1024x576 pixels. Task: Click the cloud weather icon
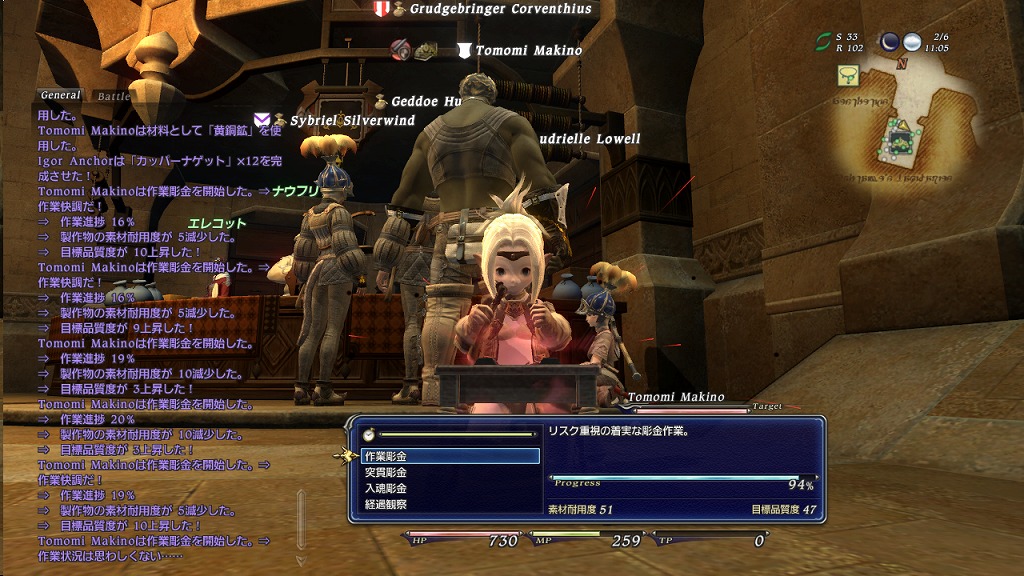(x=912, y=42)
